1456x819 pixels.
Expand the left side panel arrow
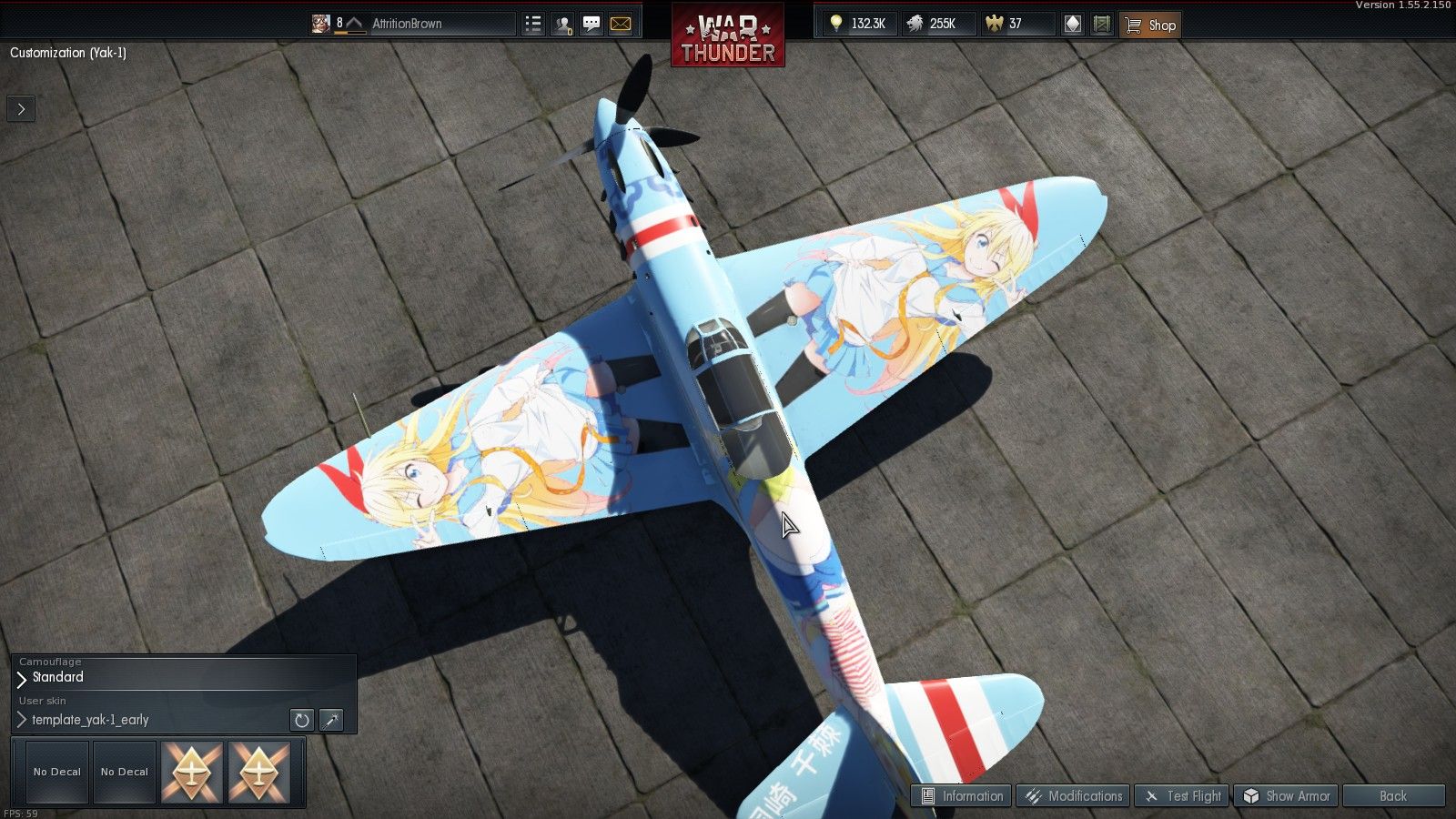point(20,108)
